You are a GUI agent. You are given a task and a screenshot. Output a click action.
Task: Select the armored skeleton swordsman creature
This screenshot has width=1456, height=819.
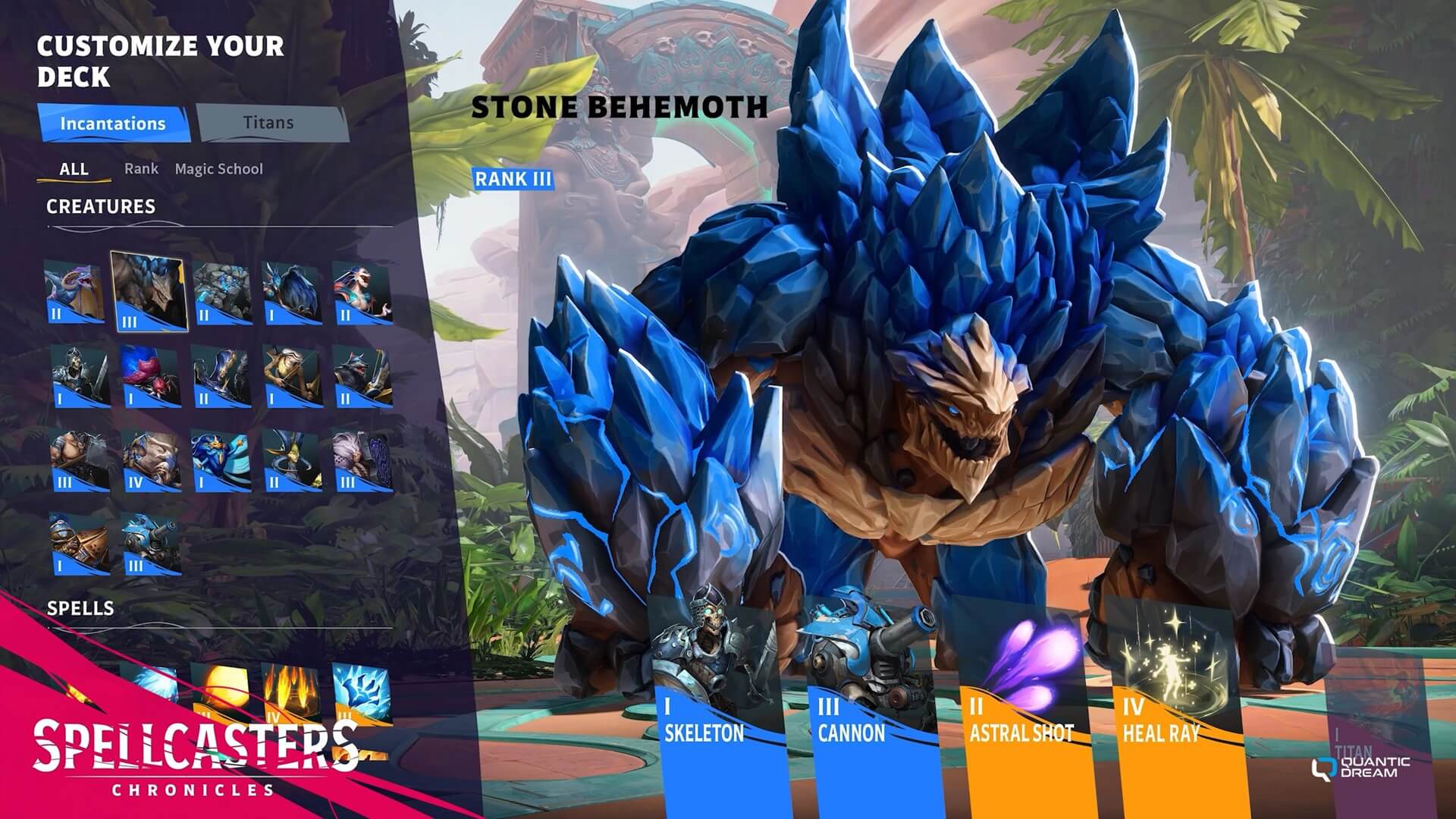tap(77, 377)
